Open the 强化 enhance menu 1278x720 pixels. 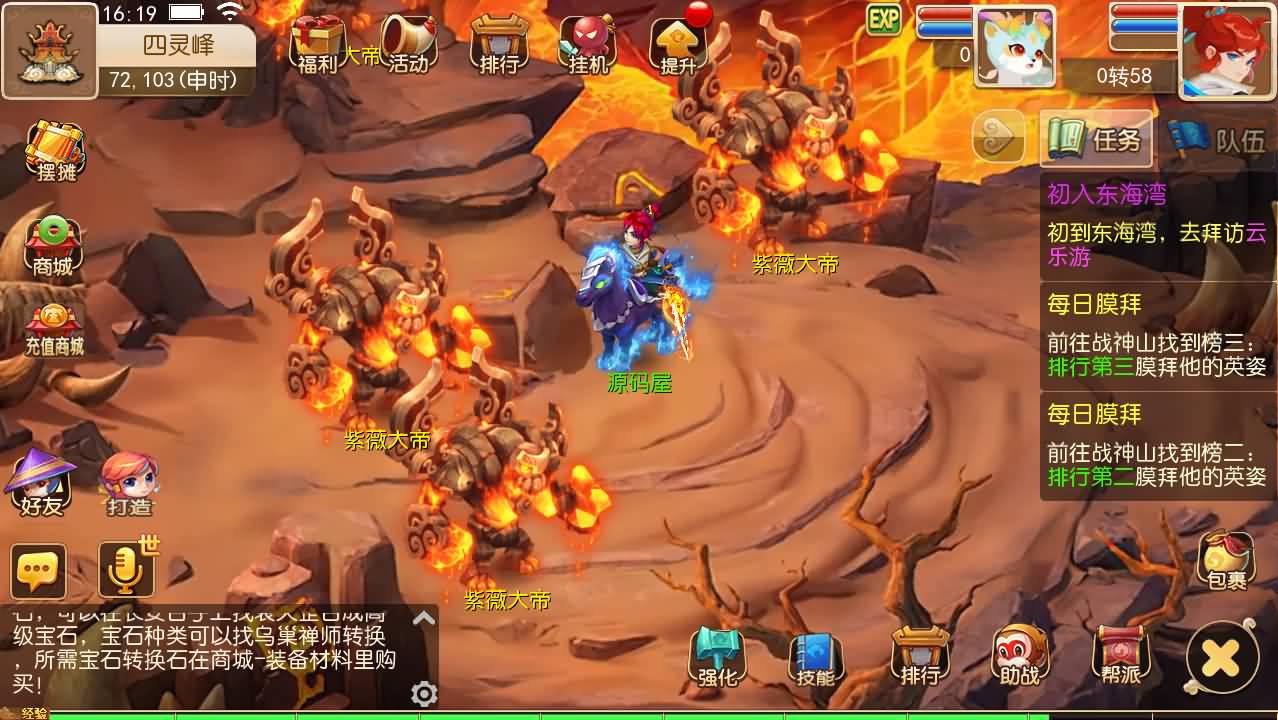[717, 657]
